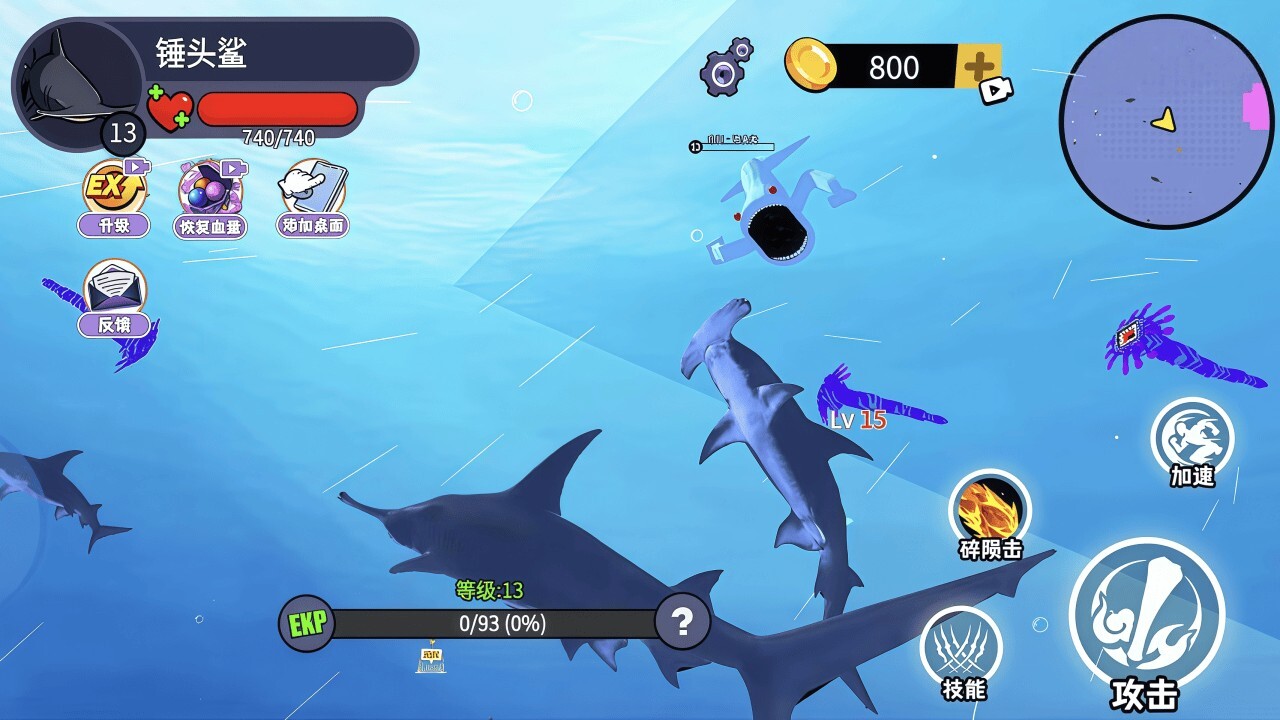This screenshot has height=720, width=1280.
Task: Show EXP help via question mark button
Action: [x=682, y=623]
